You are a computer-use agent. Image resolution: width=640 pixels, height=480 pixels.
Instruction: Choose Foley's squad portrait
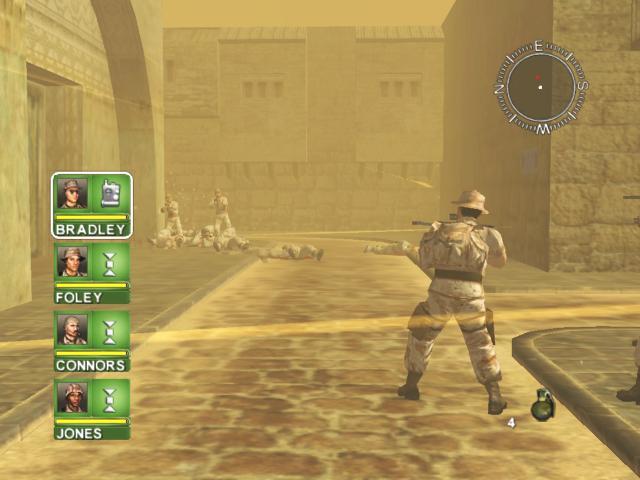pos(72,262)
